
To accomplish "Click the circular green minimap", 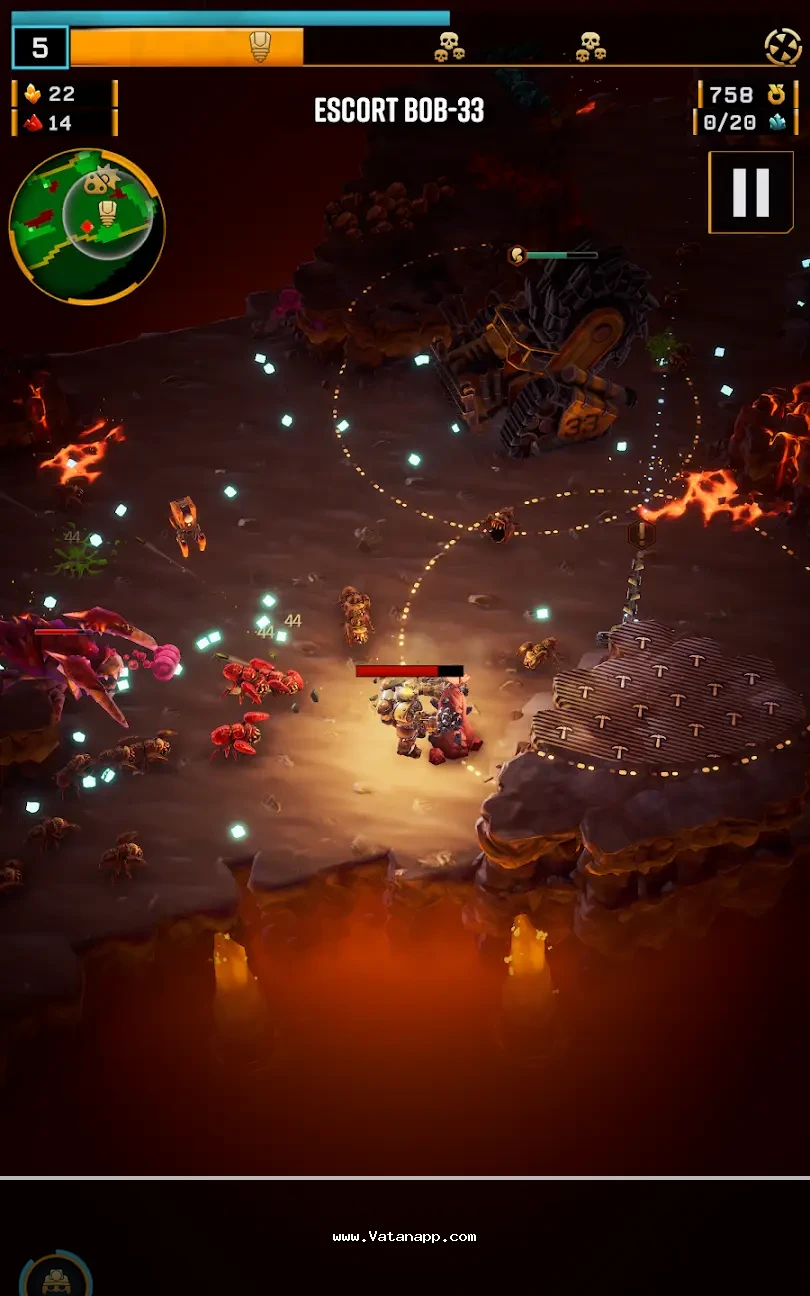I will click(86, 226).
